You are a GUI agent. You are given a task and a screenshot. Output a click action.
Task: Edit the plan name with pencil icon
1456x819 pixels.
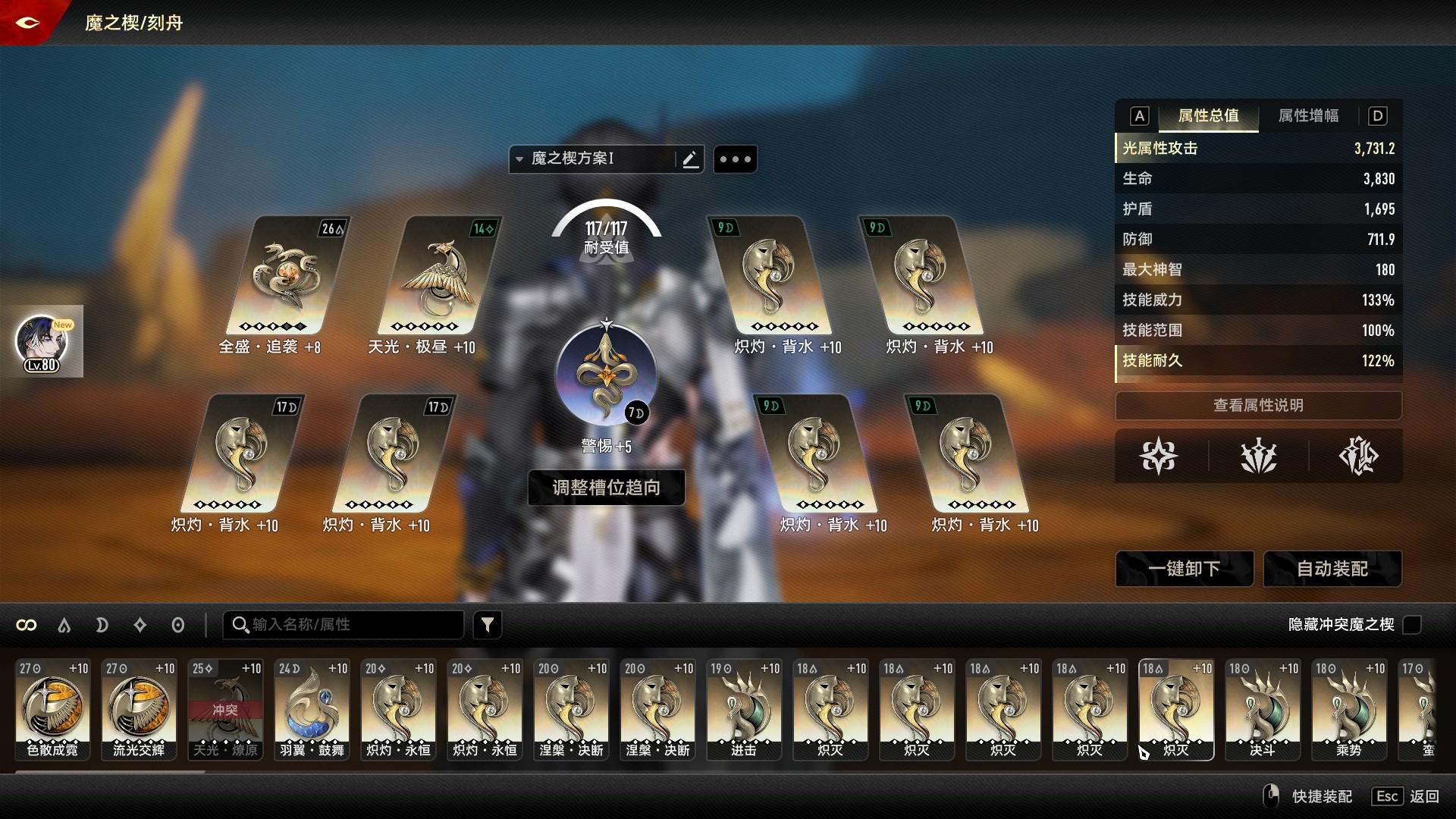(690, 159)
